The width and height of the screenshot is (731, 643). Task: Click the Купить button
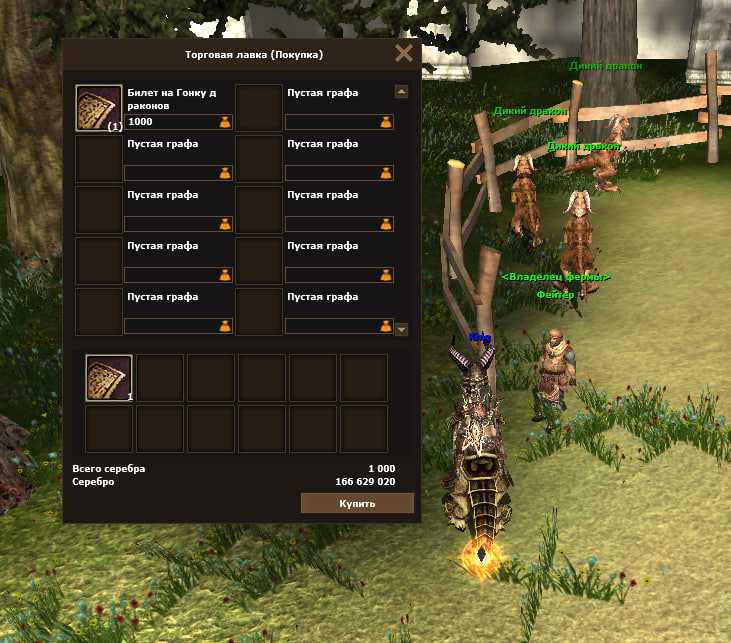tap(357, 503)
